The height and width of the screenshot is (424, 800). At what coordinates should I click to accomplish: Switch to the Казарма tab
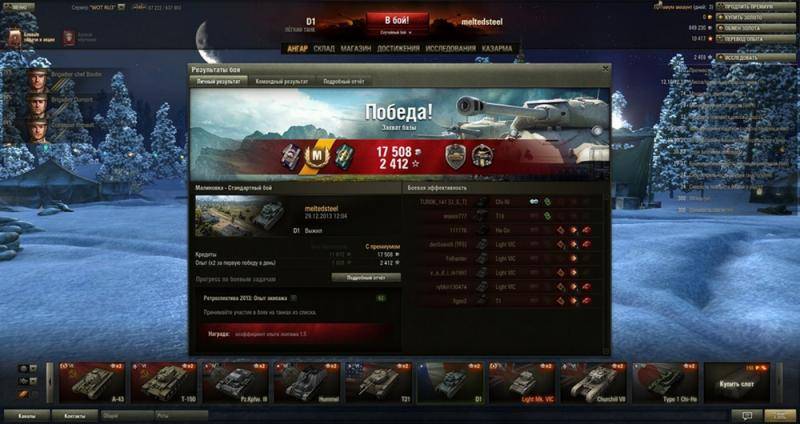point(497,47)
